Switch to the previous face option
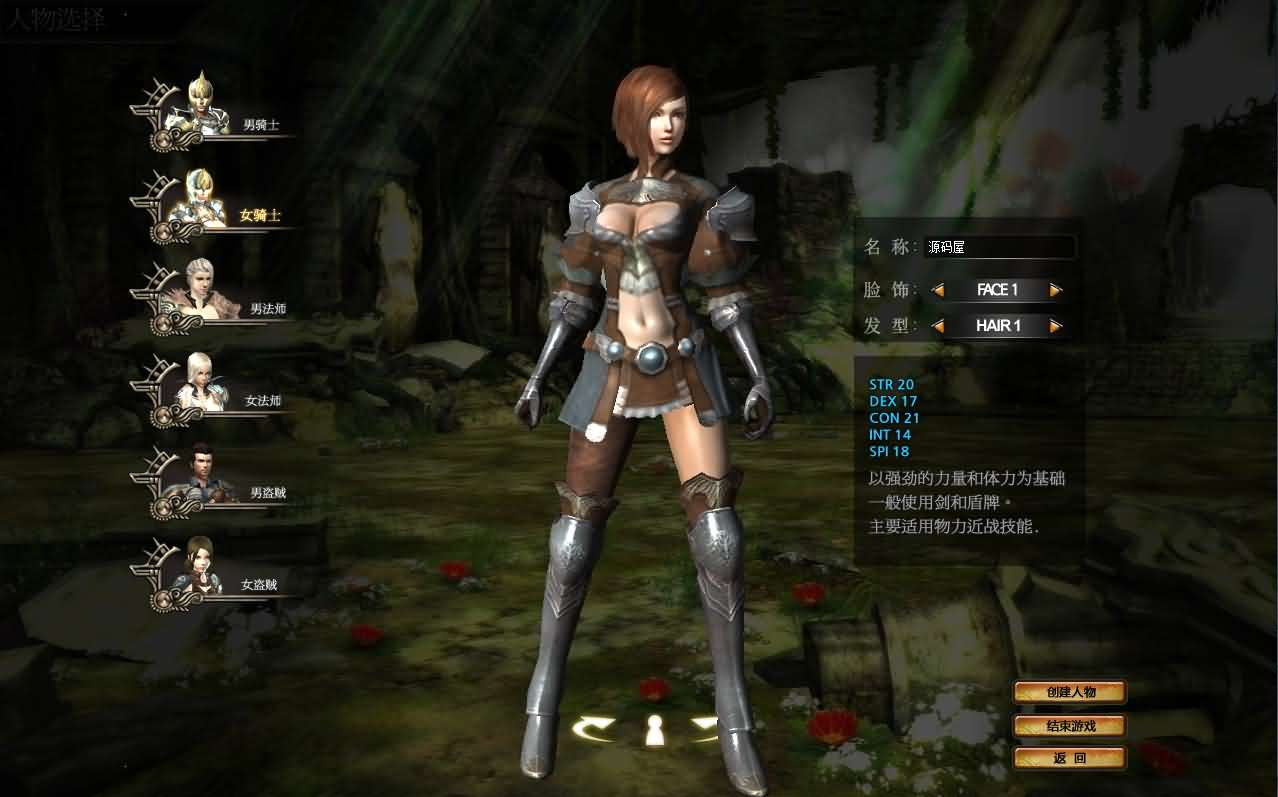The width and height of the screenshot is (1278, 797). coord(938,290)
